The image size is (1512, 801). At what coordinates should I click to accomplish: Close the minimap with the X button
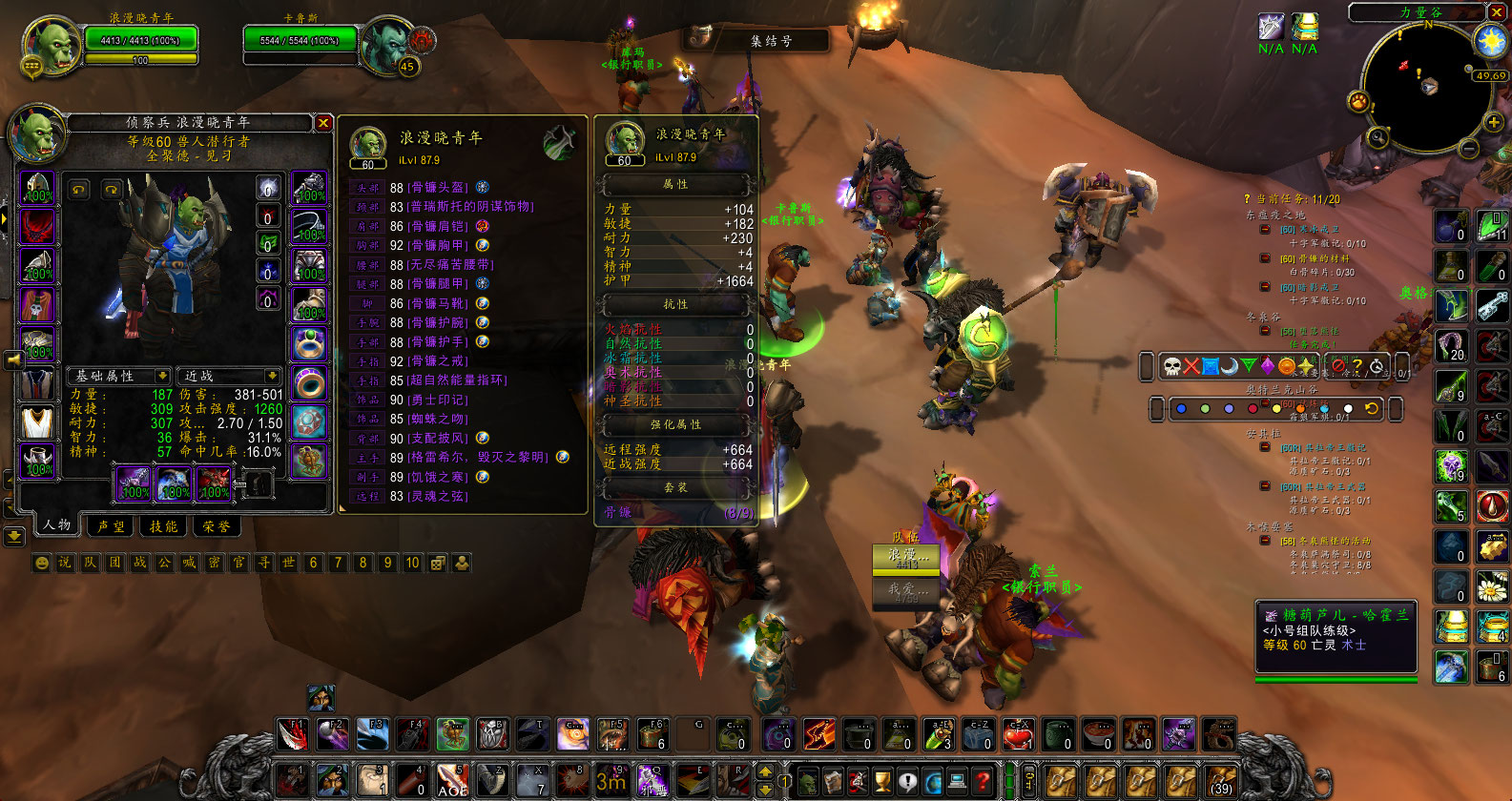1494,12
